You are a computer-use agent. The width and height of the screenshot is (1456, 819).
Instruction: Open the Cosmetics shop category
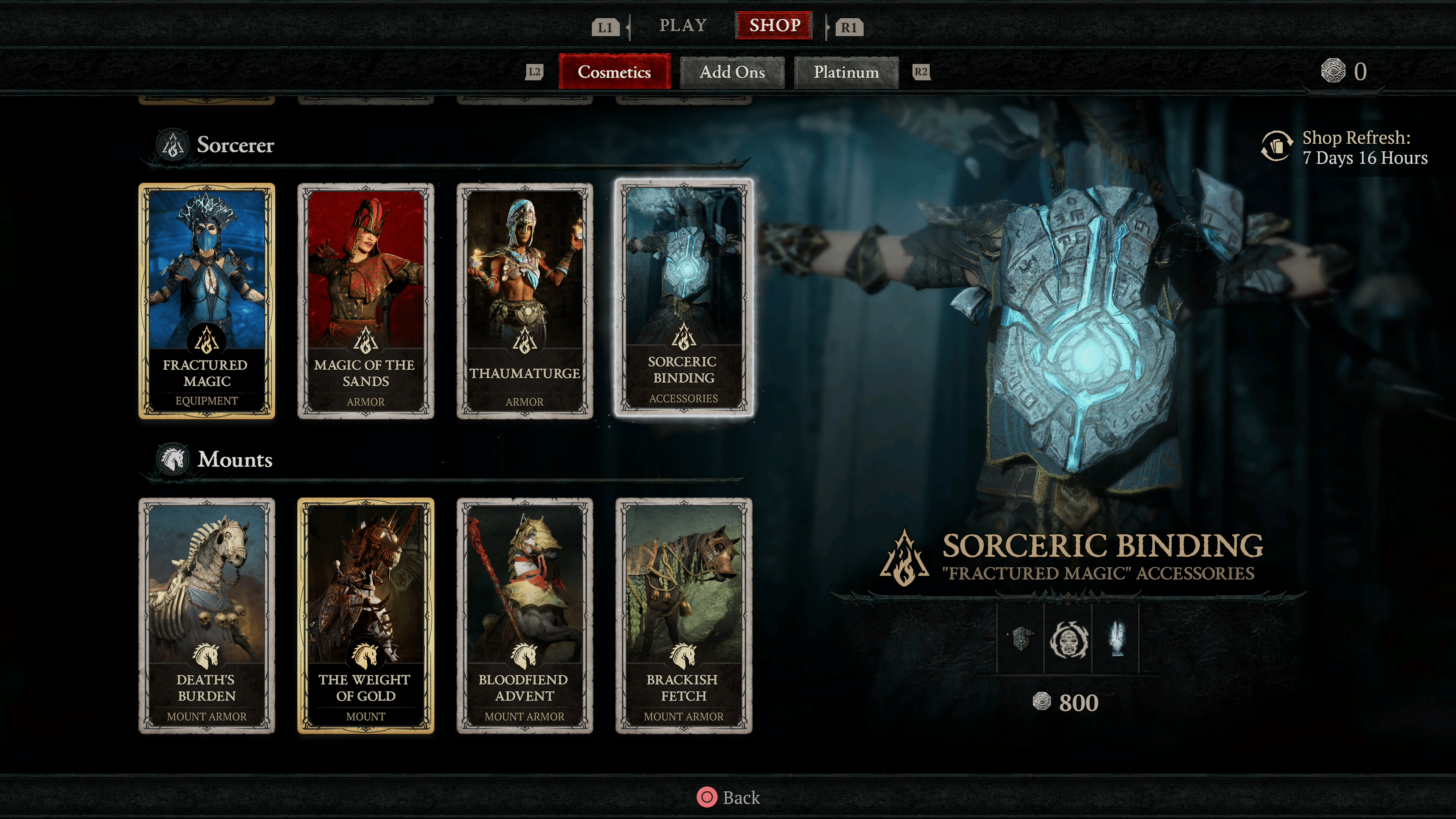[614, 72]
